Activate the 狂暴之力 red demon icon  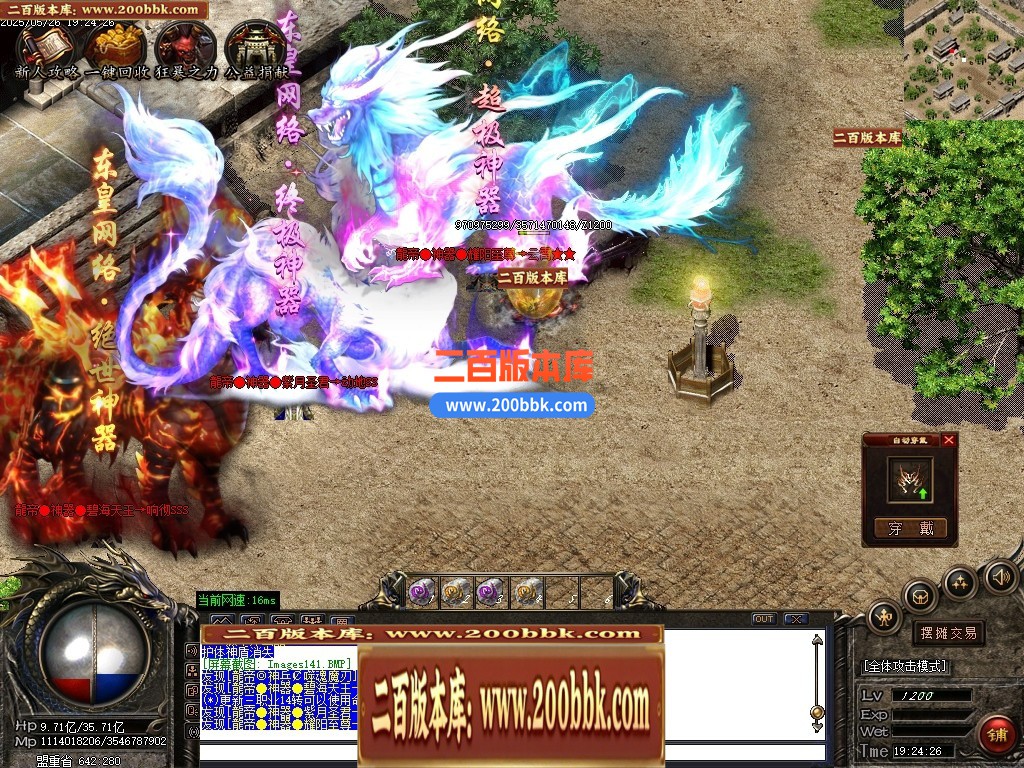pyautogui.click(x=184, y=46)
